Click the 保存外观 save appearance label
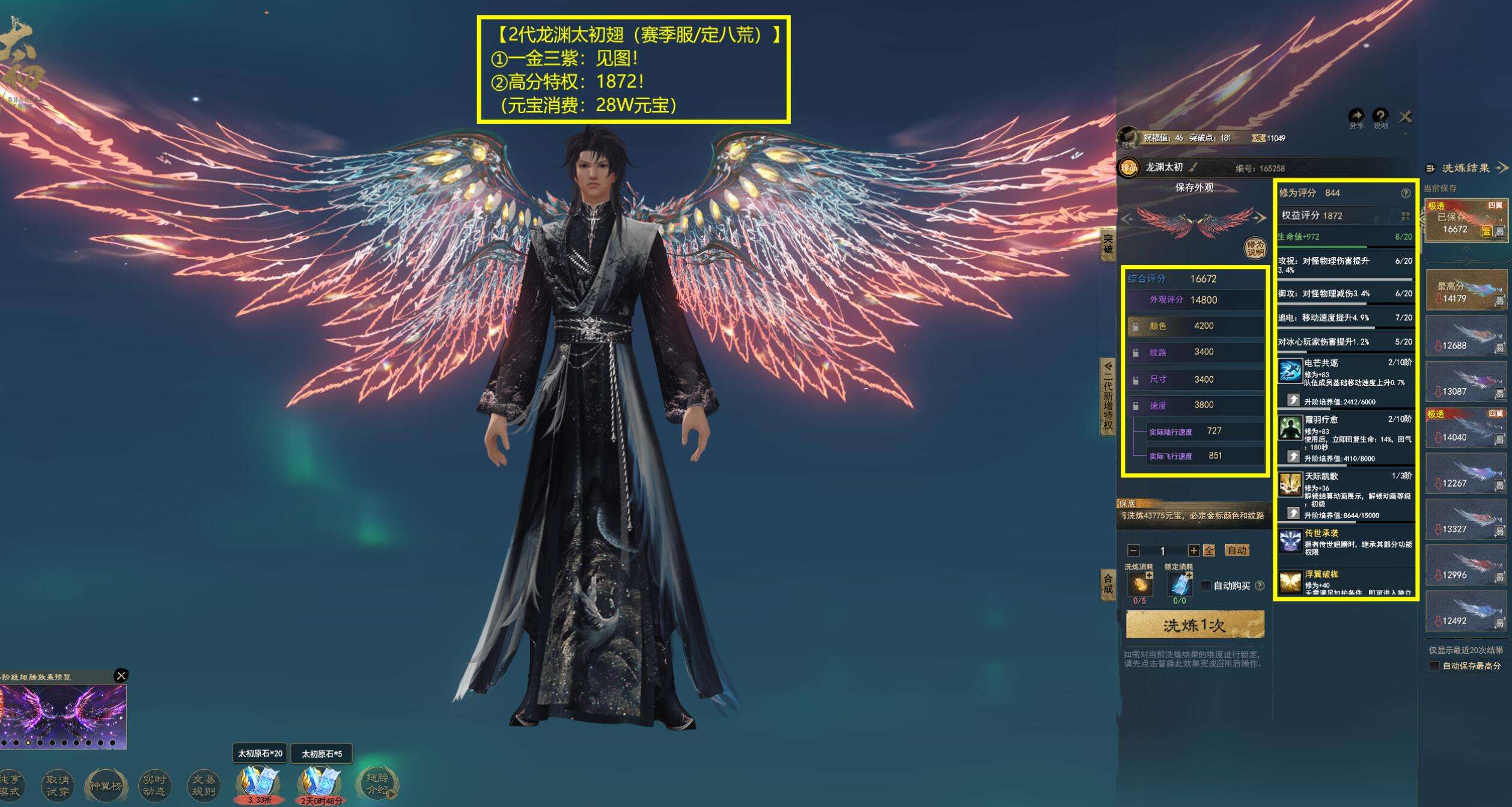1512x807 pixels. 1194,187
